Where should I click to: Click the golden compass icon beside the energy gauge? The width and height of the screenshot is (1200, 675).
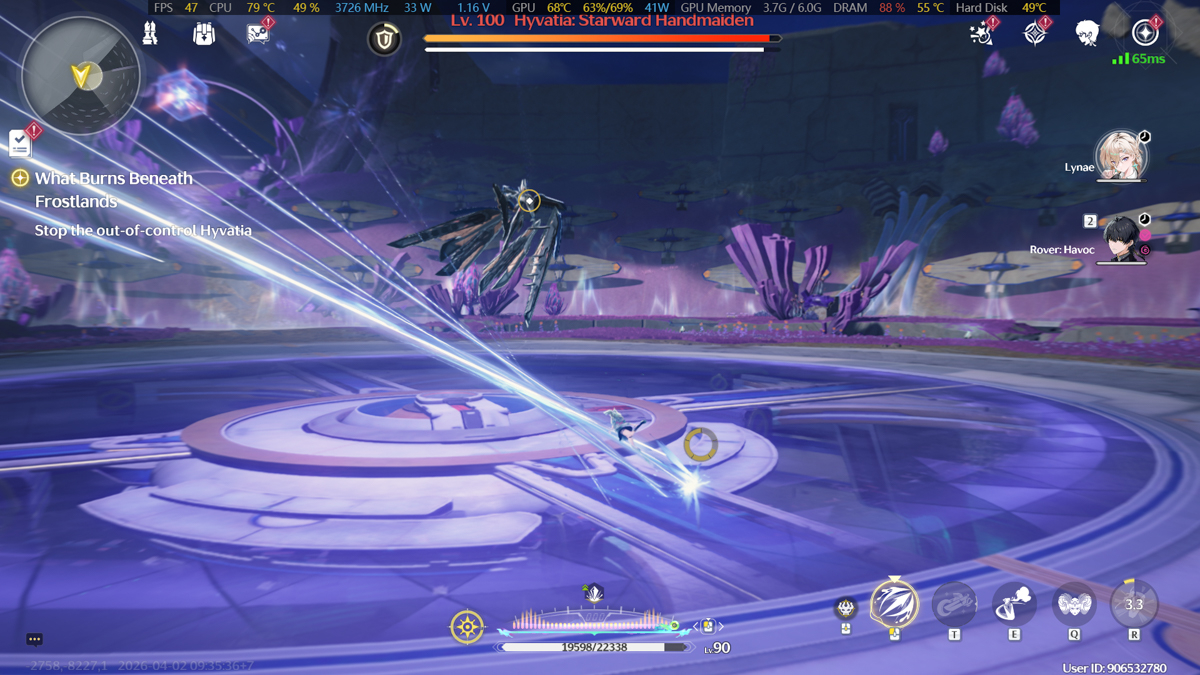(467, 627)
